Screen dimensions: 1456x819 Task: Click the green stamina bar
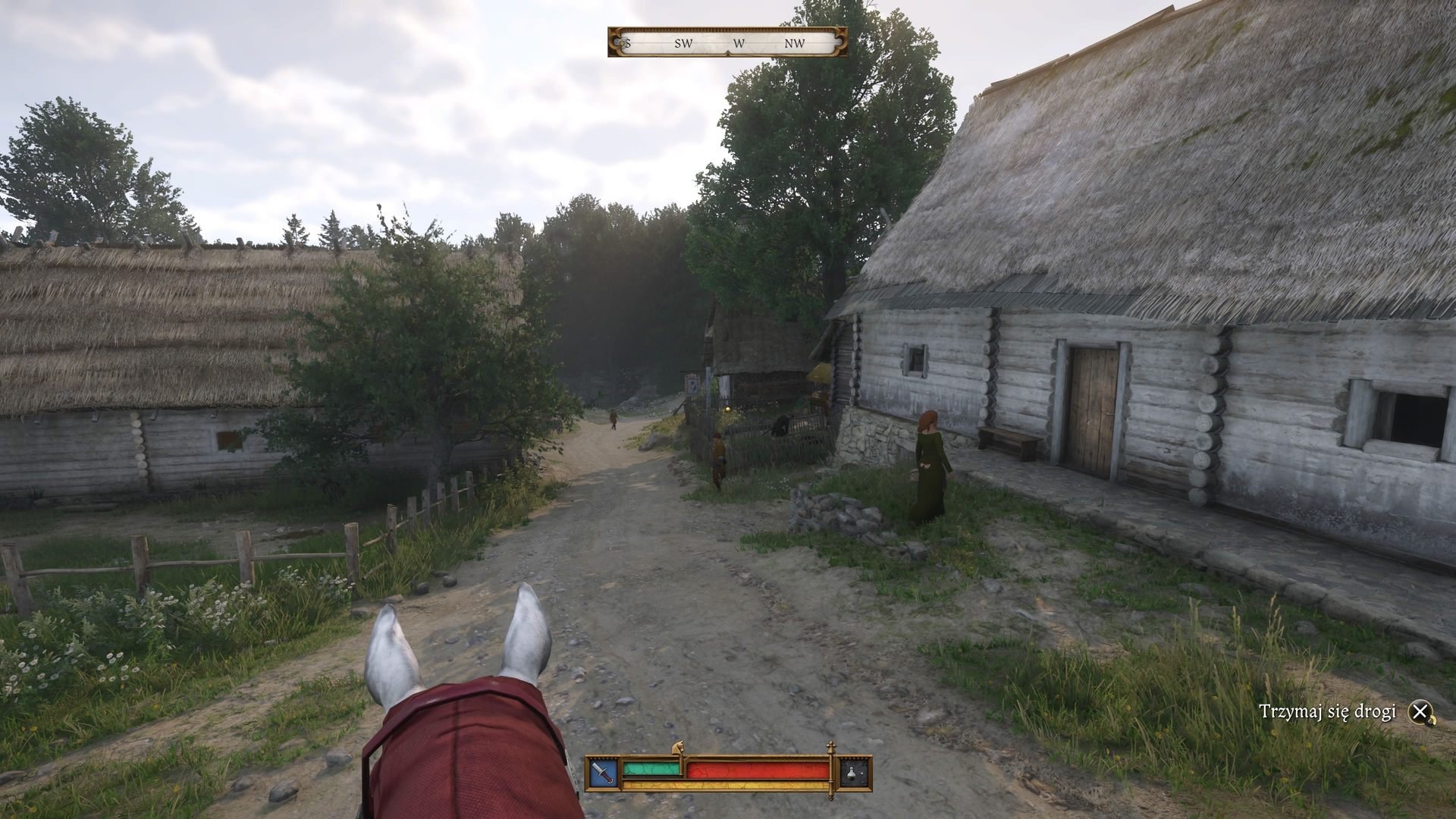(651, 769)
